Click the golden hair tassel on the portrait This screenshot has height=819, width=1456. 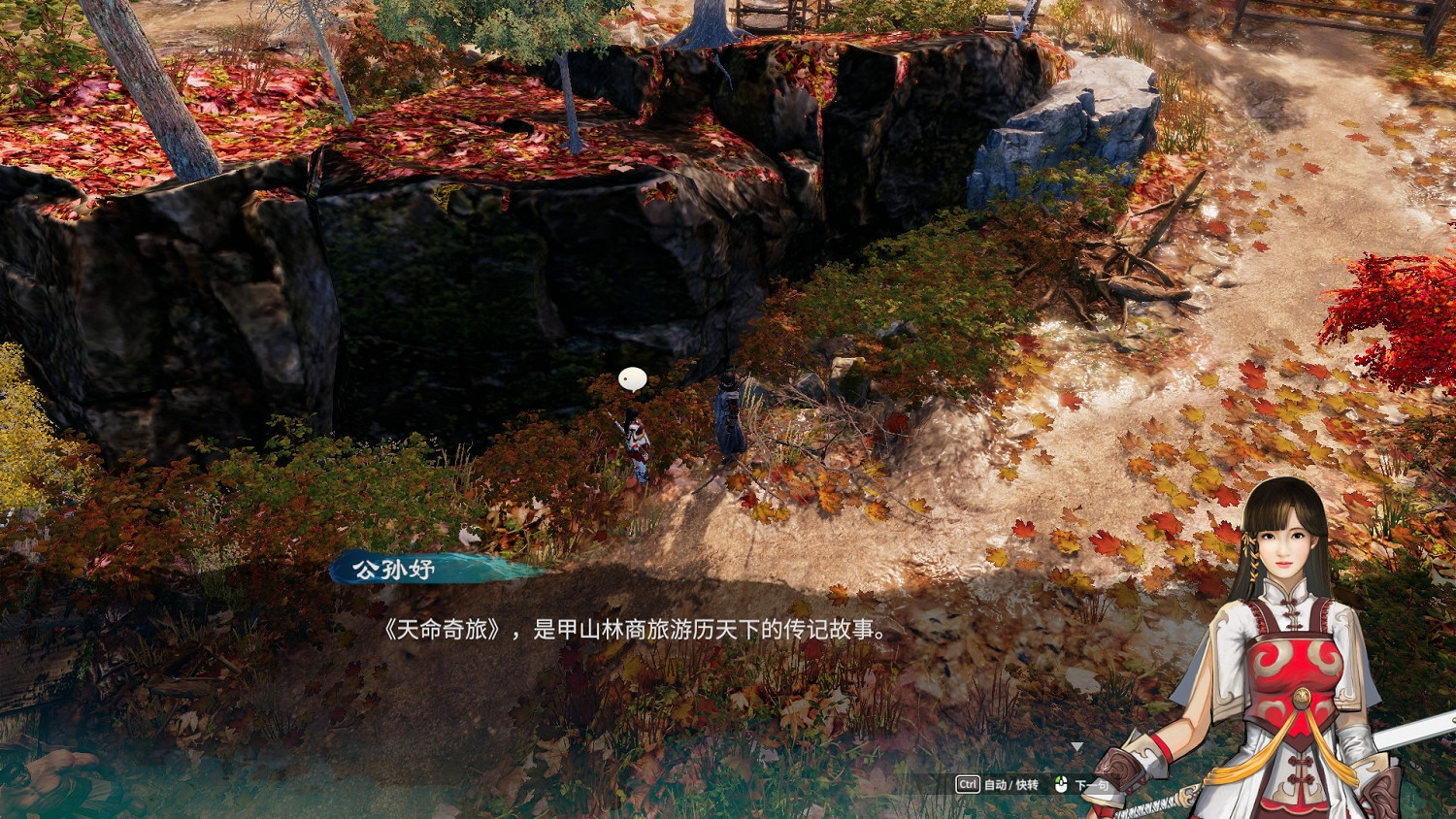click(1252, 553)
